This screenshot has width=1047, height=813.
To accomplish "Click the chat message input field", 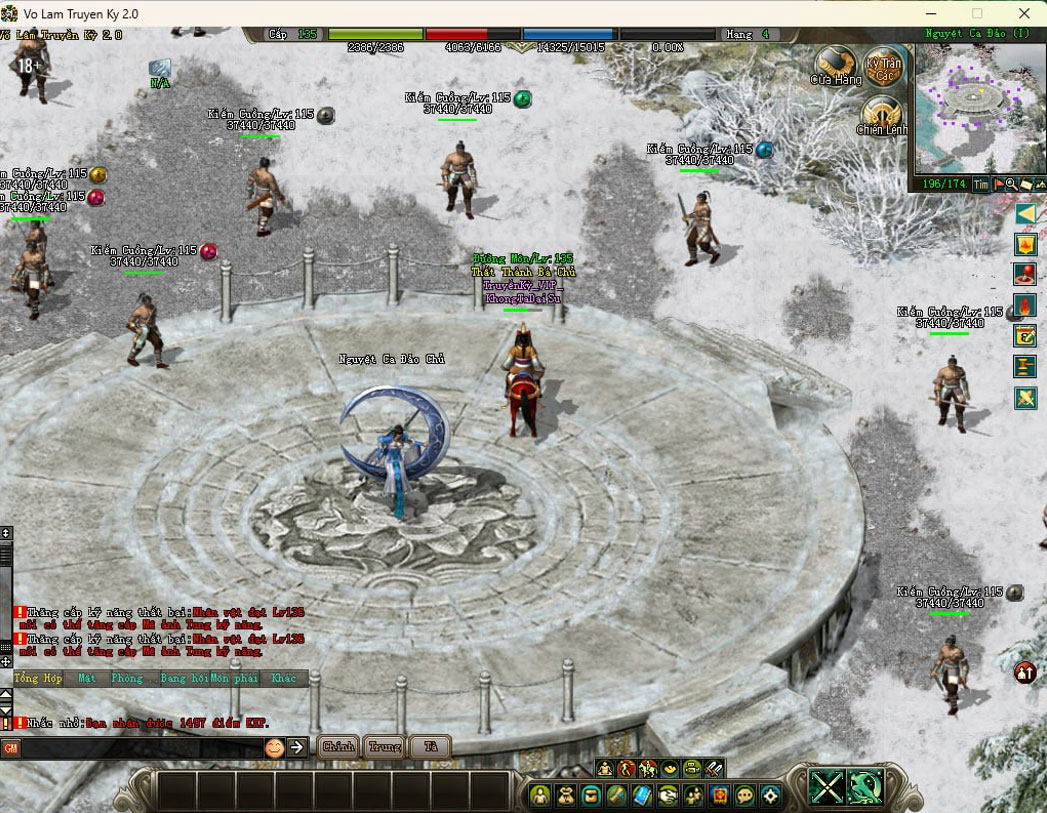I will click(x=140, y=747).
